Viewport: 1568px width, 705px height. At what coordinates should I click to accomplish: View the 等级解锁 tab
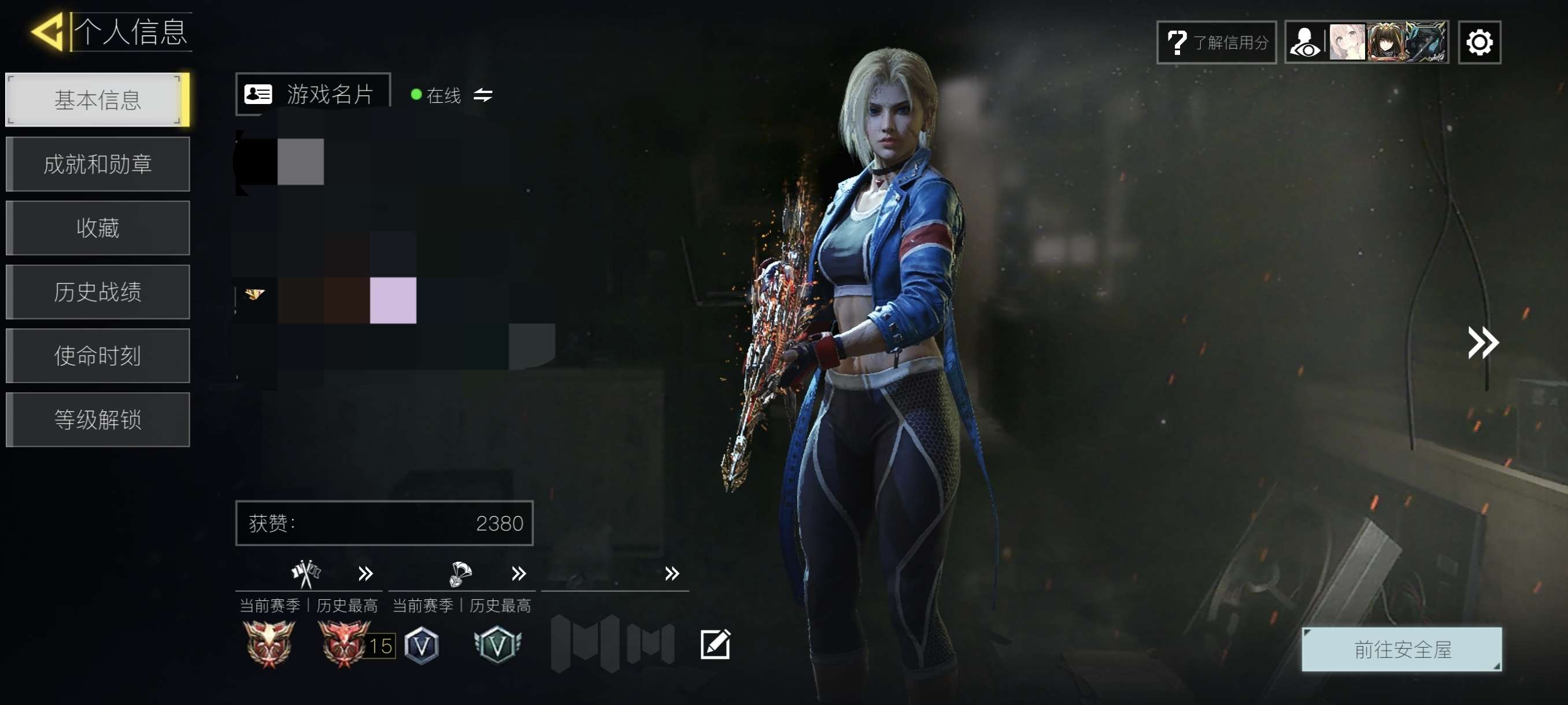point(97,420)
